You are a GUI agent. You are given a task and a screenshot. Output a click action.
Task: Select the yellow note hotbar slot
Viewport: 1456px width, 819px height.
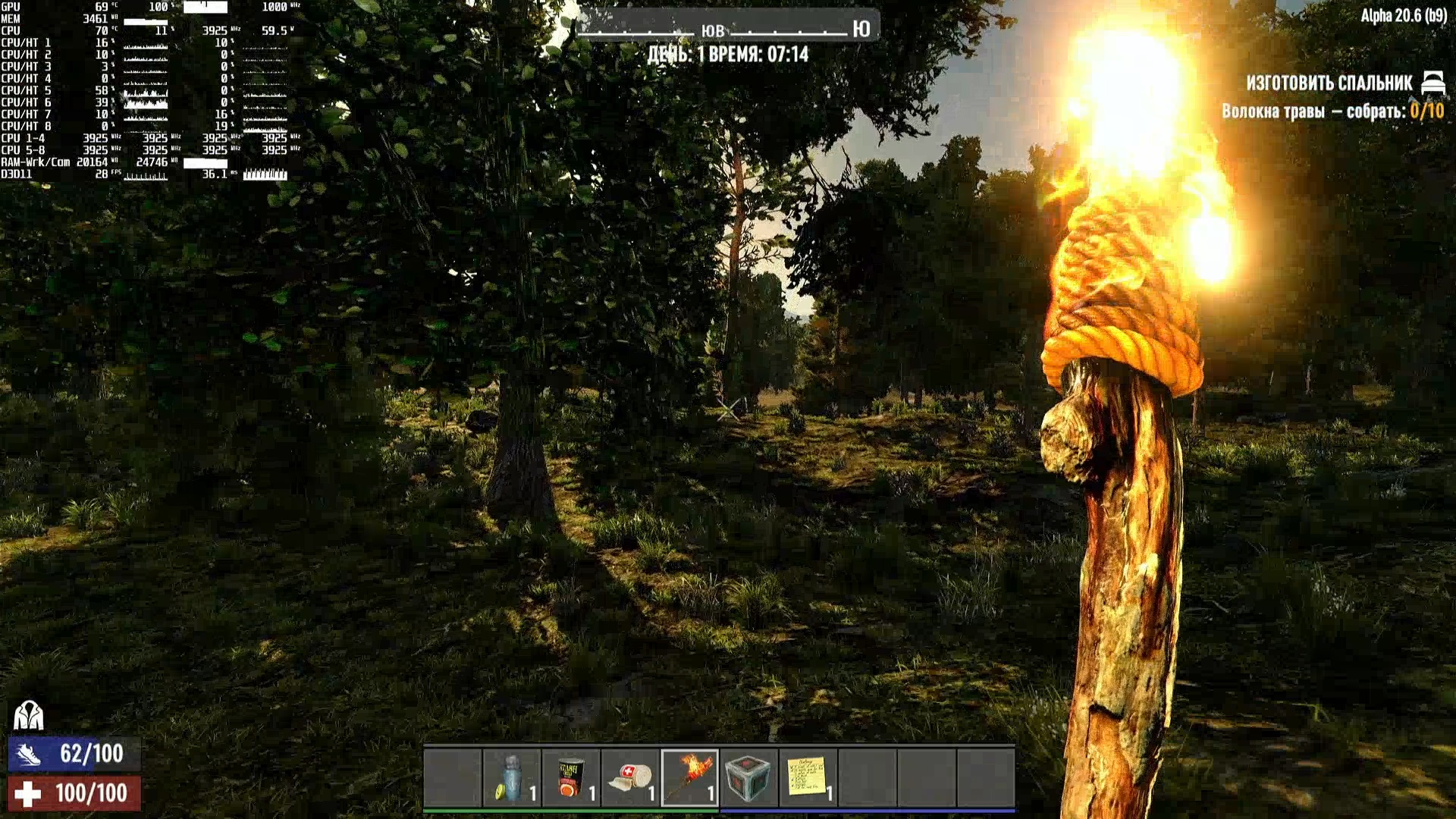point(808,778)
